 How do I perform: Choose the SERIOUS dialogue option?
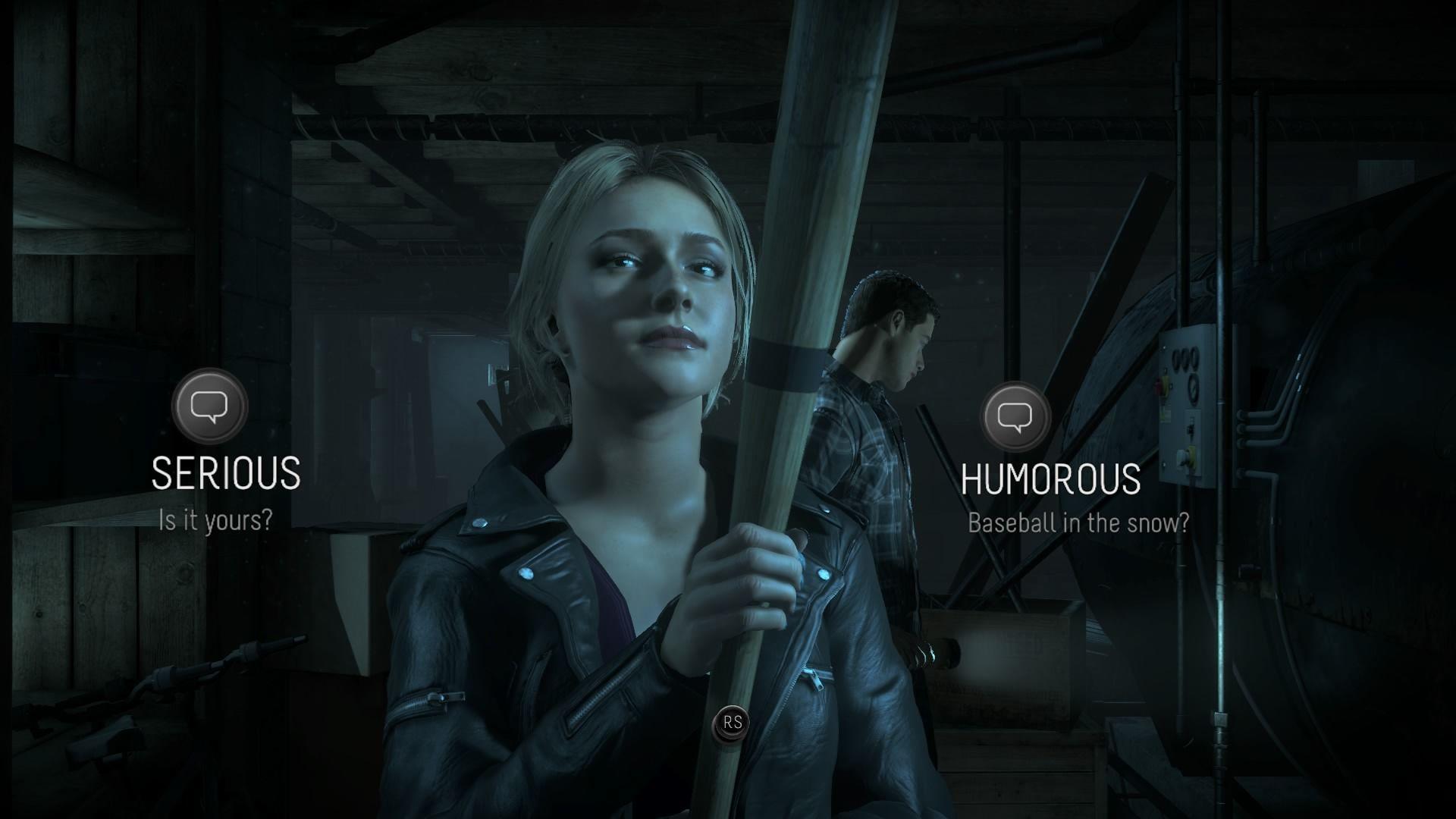(x=226, y=473)
